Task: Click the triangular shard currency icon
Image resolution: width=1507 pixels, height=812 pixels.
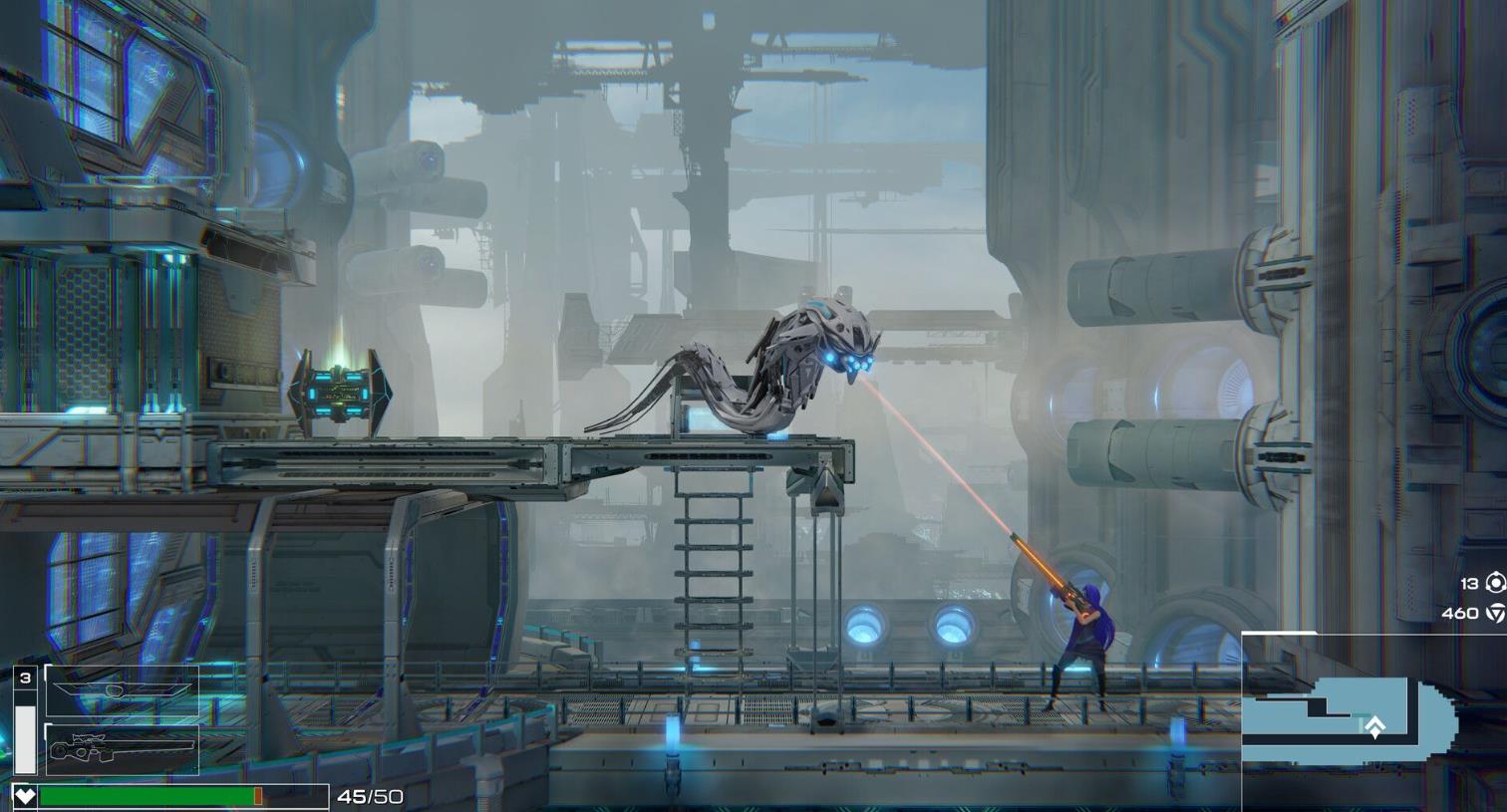Action: 1495,613
